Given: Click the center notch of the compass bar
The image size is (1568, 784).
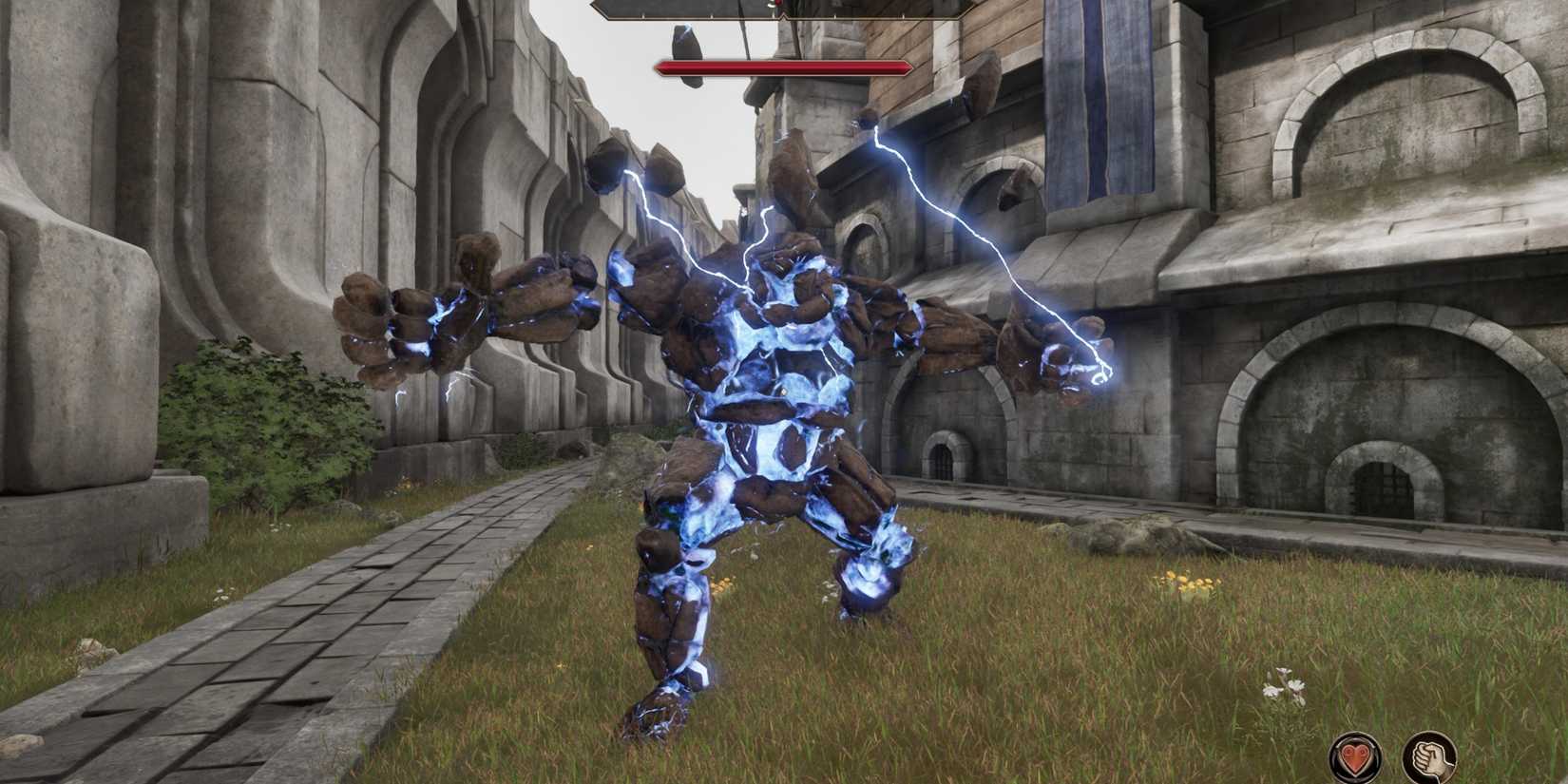Looking at the screenshot, I should coord(782,16).
